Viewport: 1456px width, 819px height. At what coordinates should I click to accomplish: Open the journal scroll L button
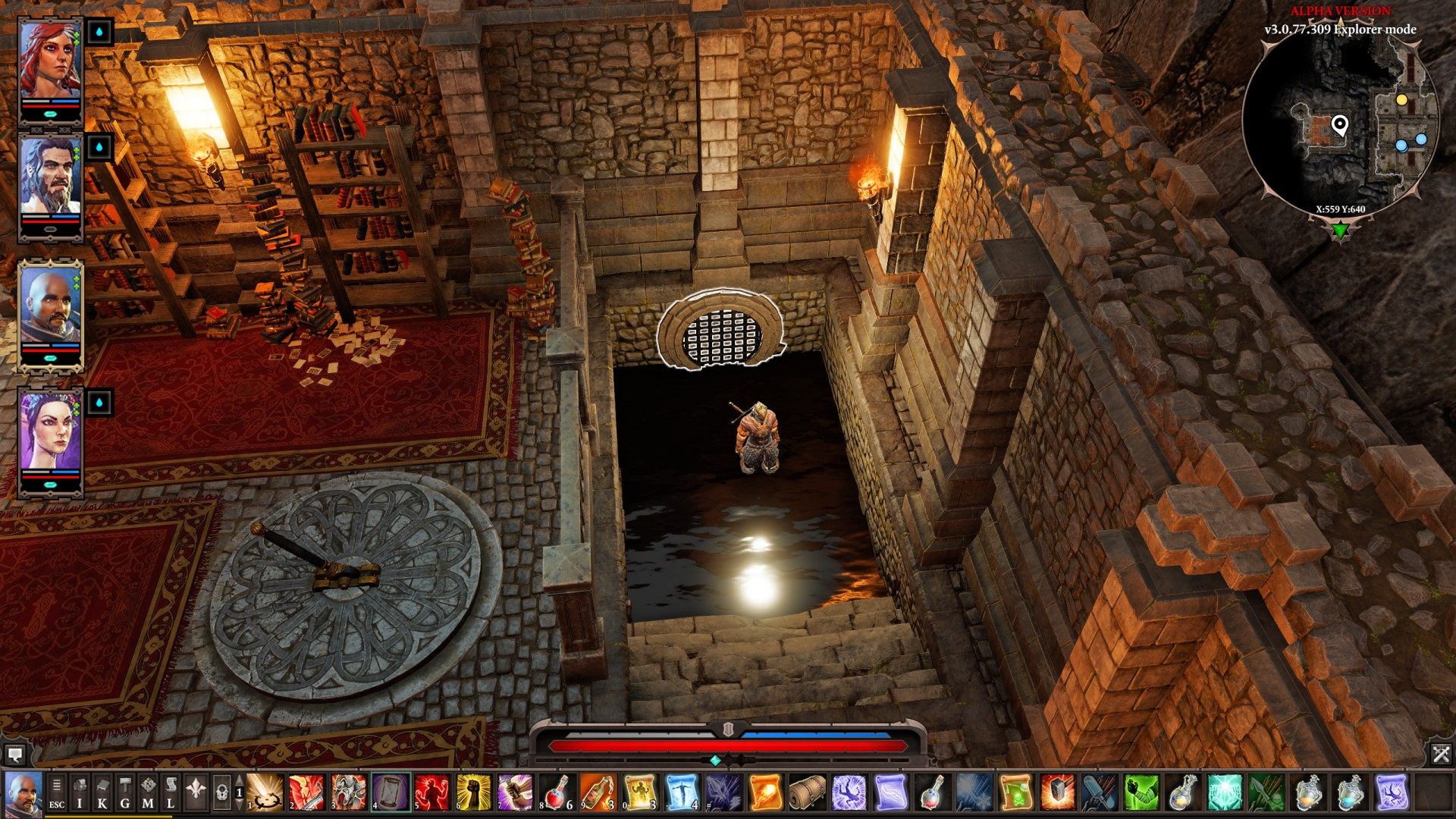click(x=171, y=792)
